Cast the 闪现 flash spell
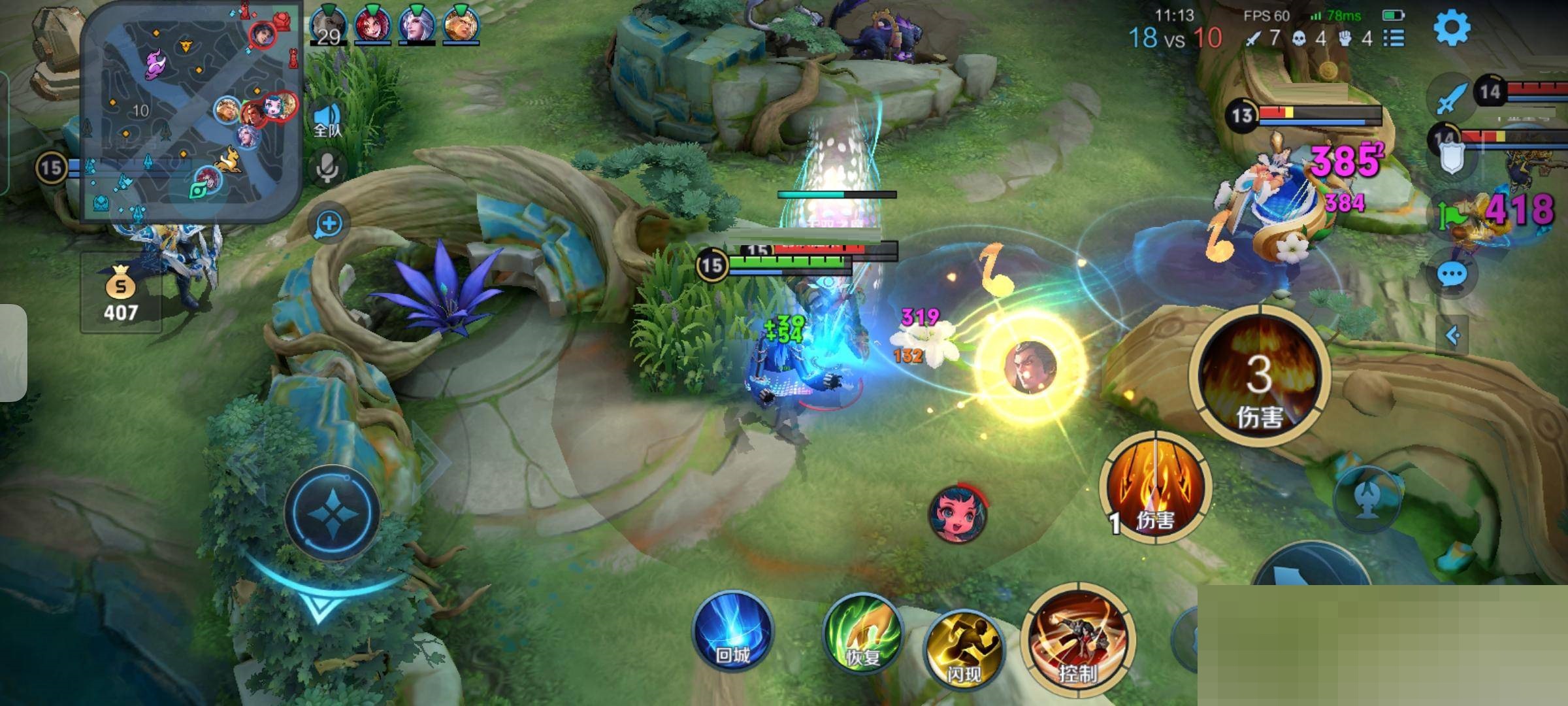Image resolution: width=1568 pixels, height=706 pixels. [x=964, y=647]
